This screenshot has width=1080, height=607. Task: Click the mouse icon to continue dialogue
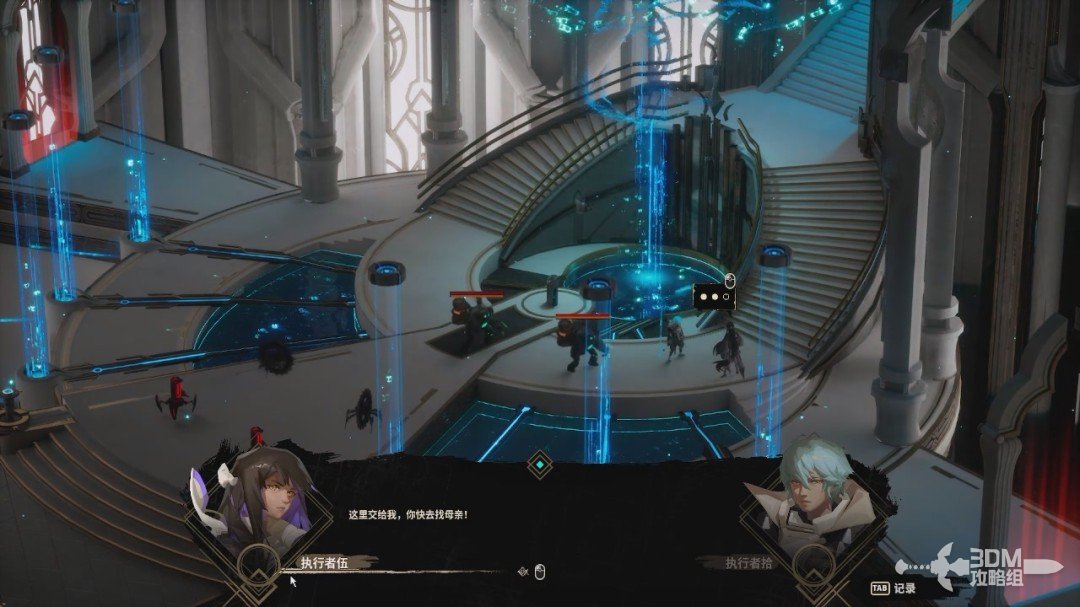click(540, 572)
